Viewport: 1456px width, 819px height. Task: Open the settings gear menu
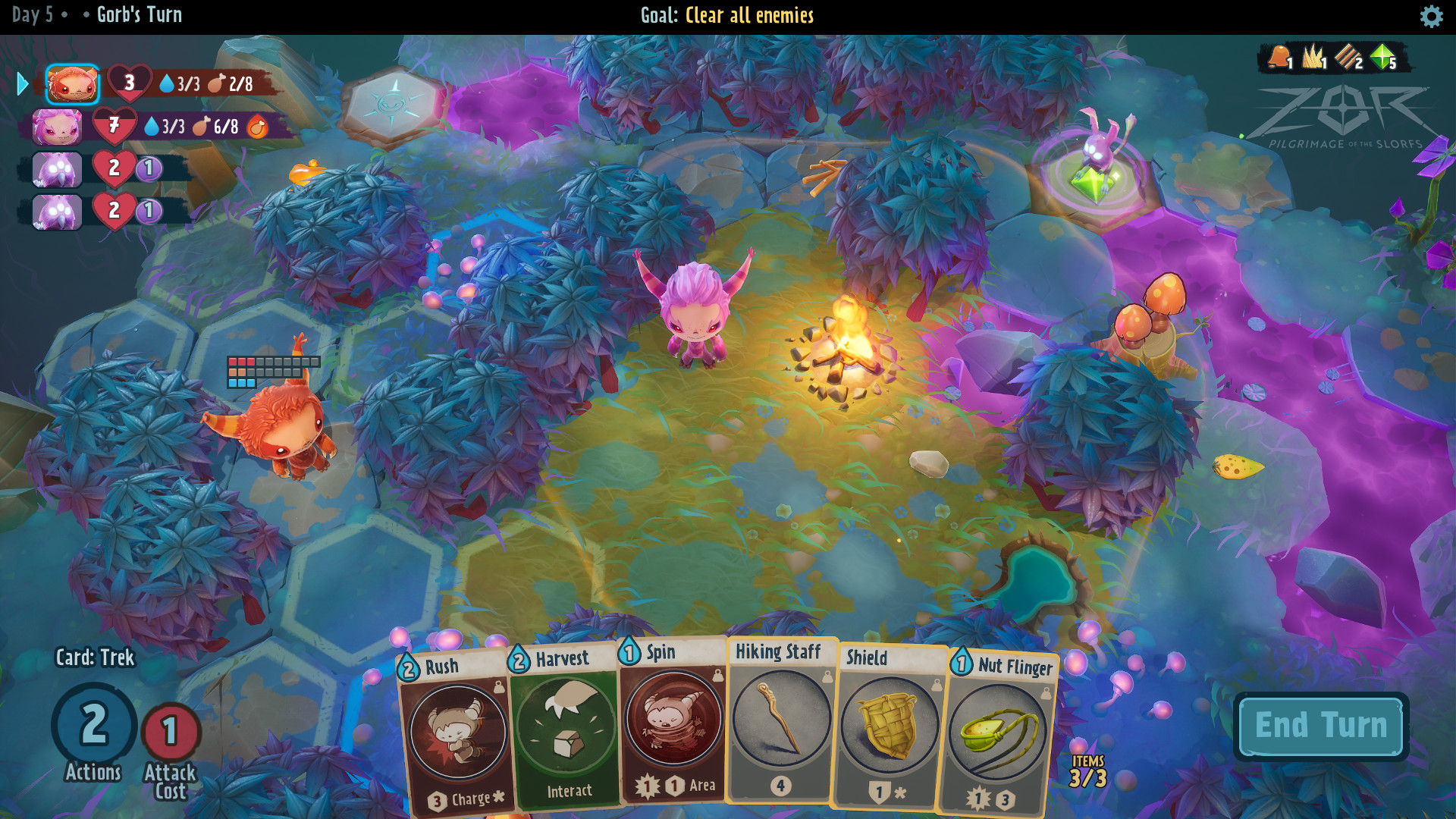pos(1430,15)
